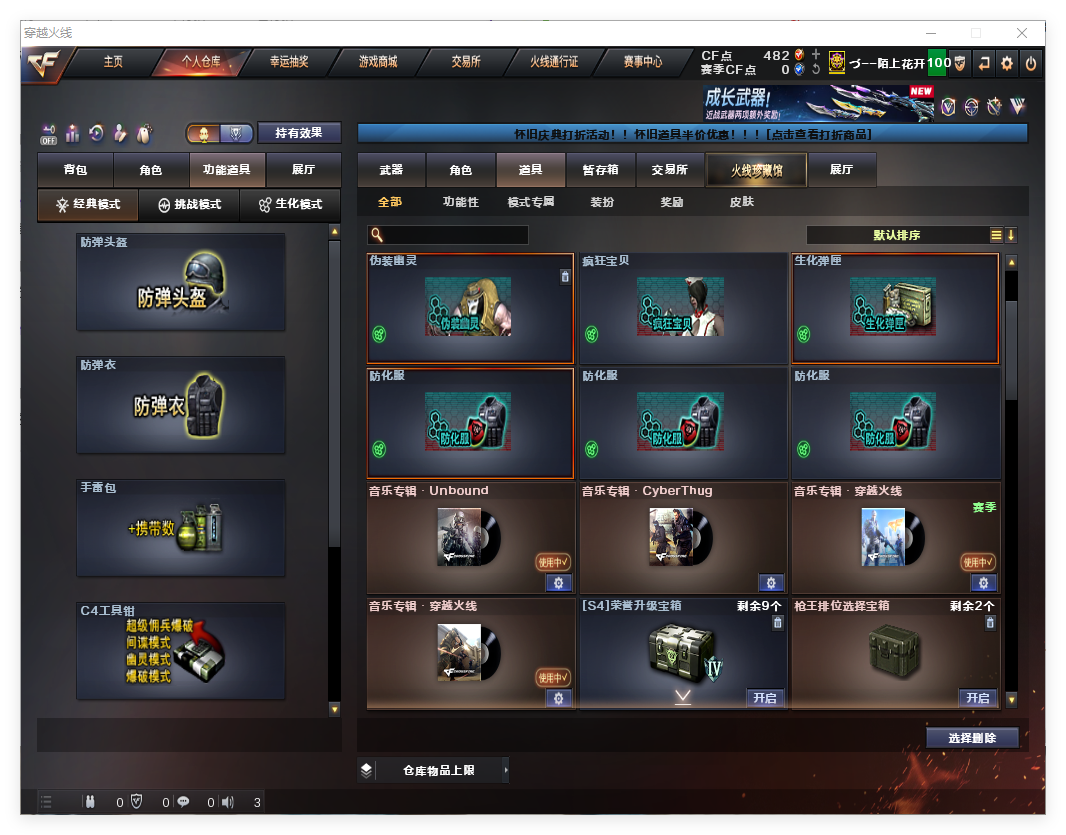Visit the 赛事中心 tournament center
1066x835 pixels.
643,62
